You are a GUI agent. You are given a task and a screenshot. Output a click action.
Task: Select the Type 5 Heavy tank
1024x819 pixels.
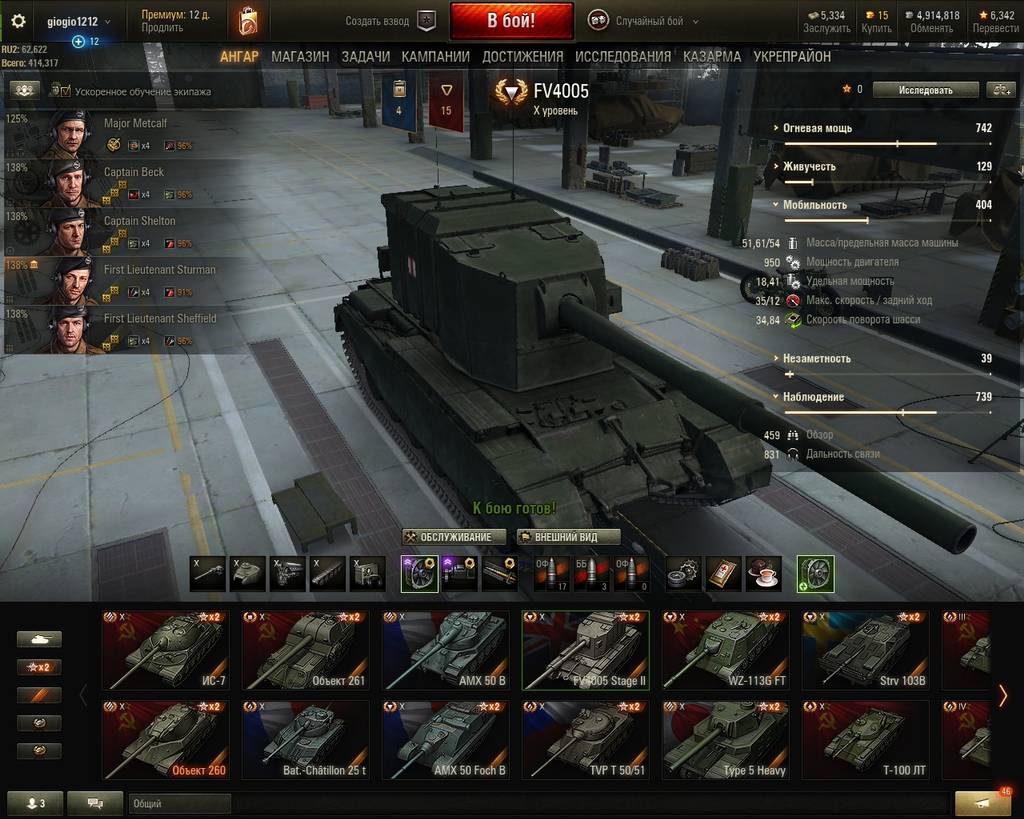click(725, 740)
